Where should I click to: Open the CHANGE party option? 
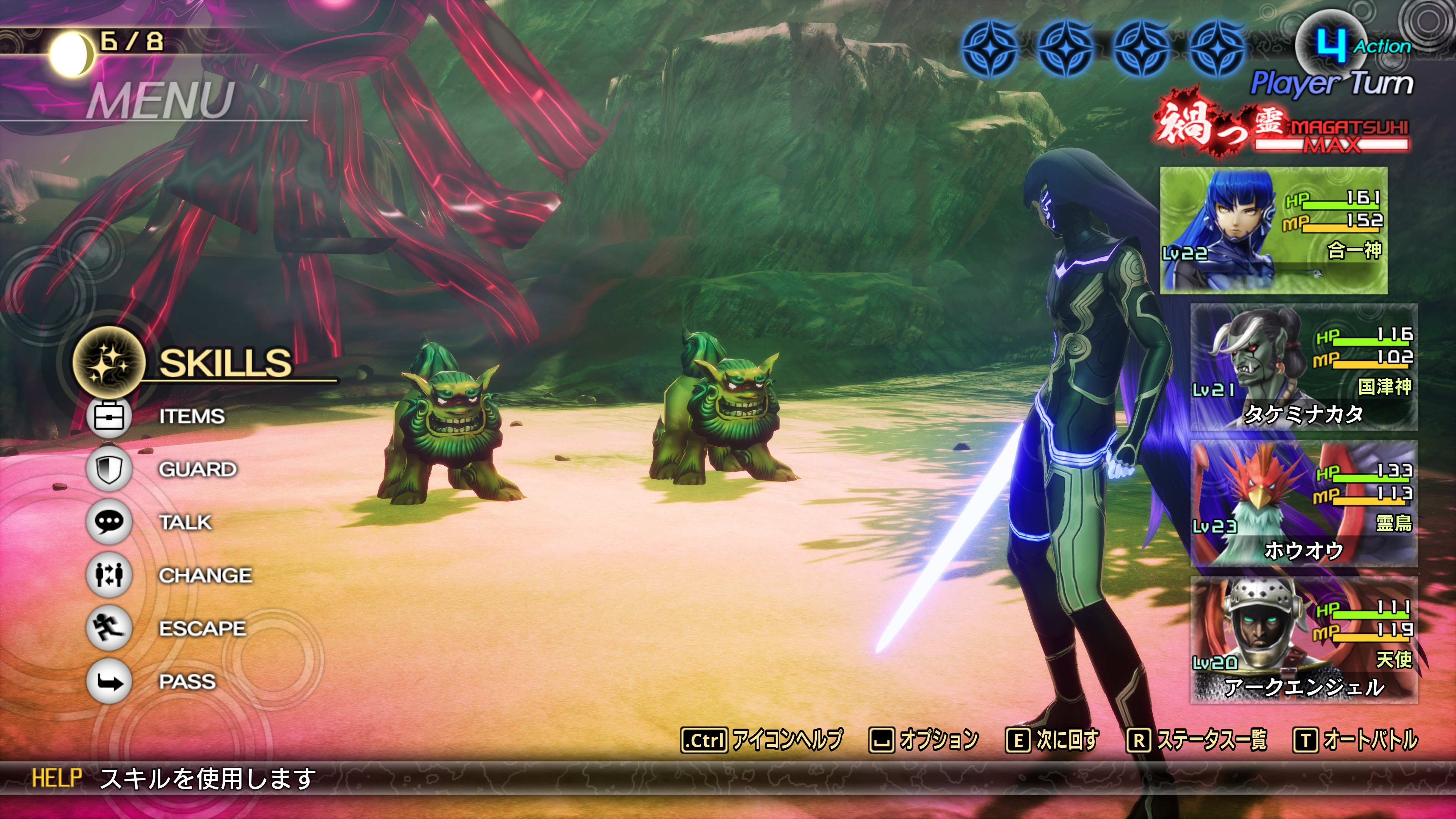click(x=205, y=576)
